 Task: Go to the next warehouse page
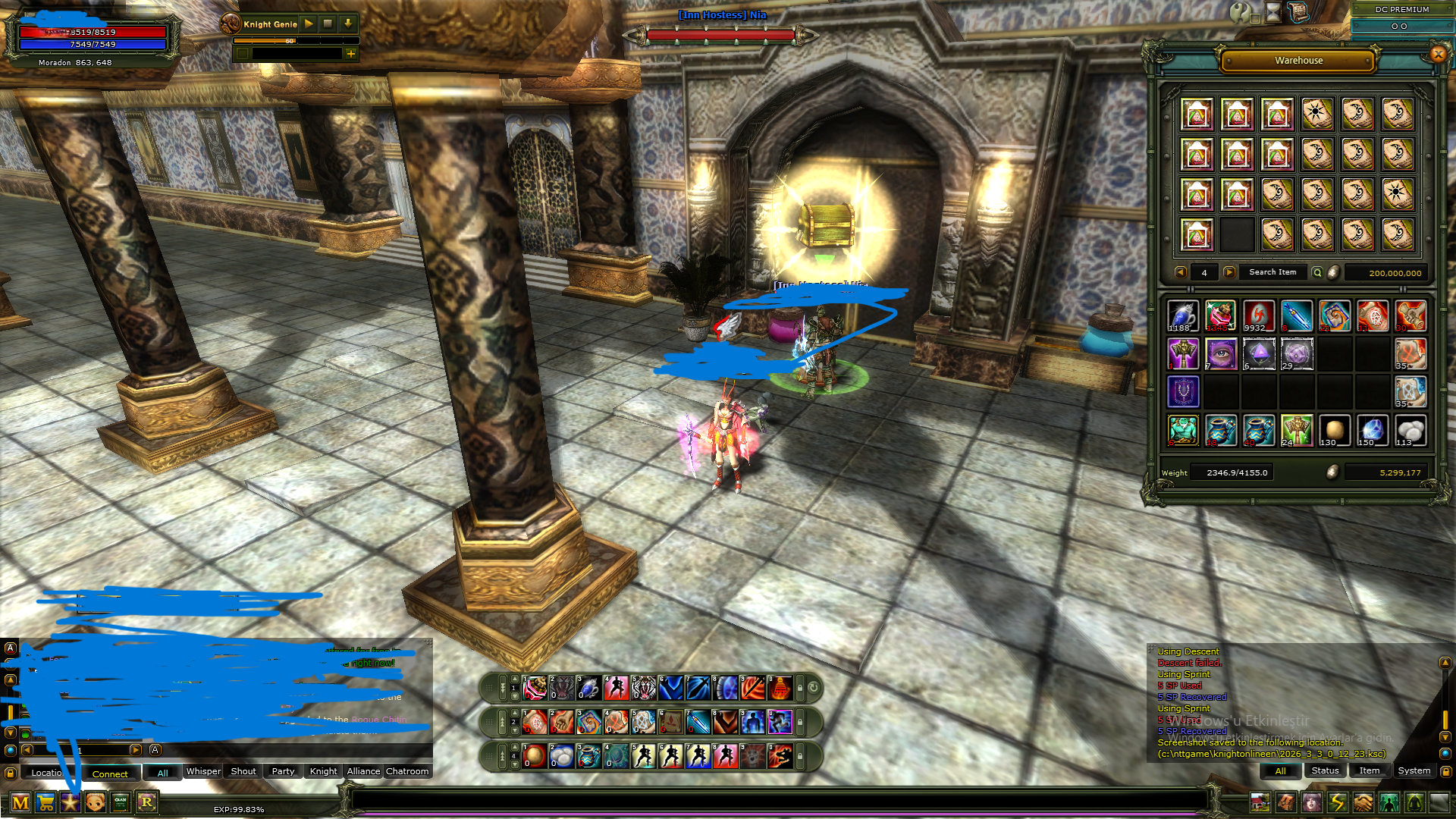(x=1229, y=272)
